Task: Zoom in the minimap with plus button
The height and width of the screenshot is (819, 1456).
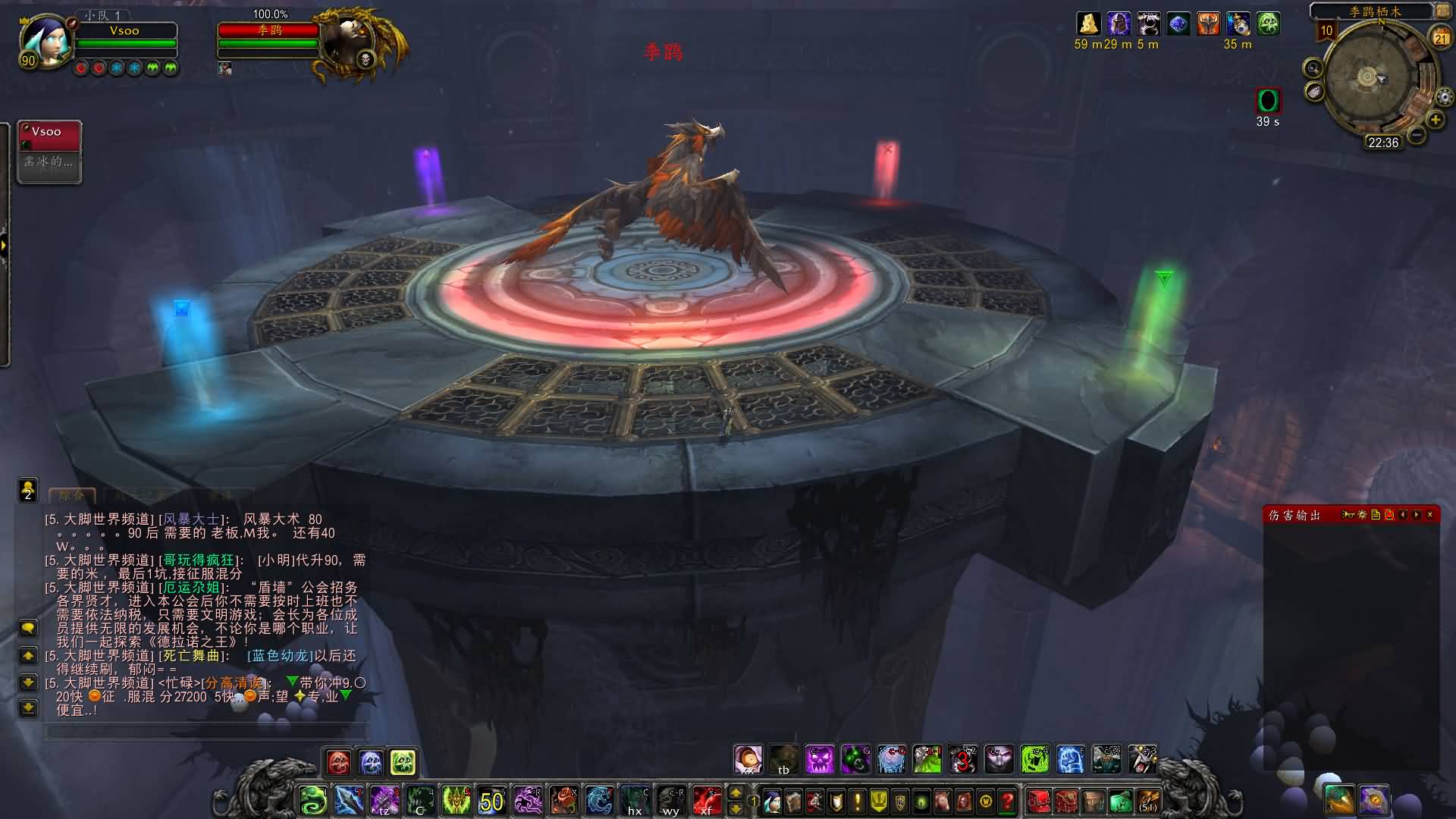Action: tap(1435, 120)
